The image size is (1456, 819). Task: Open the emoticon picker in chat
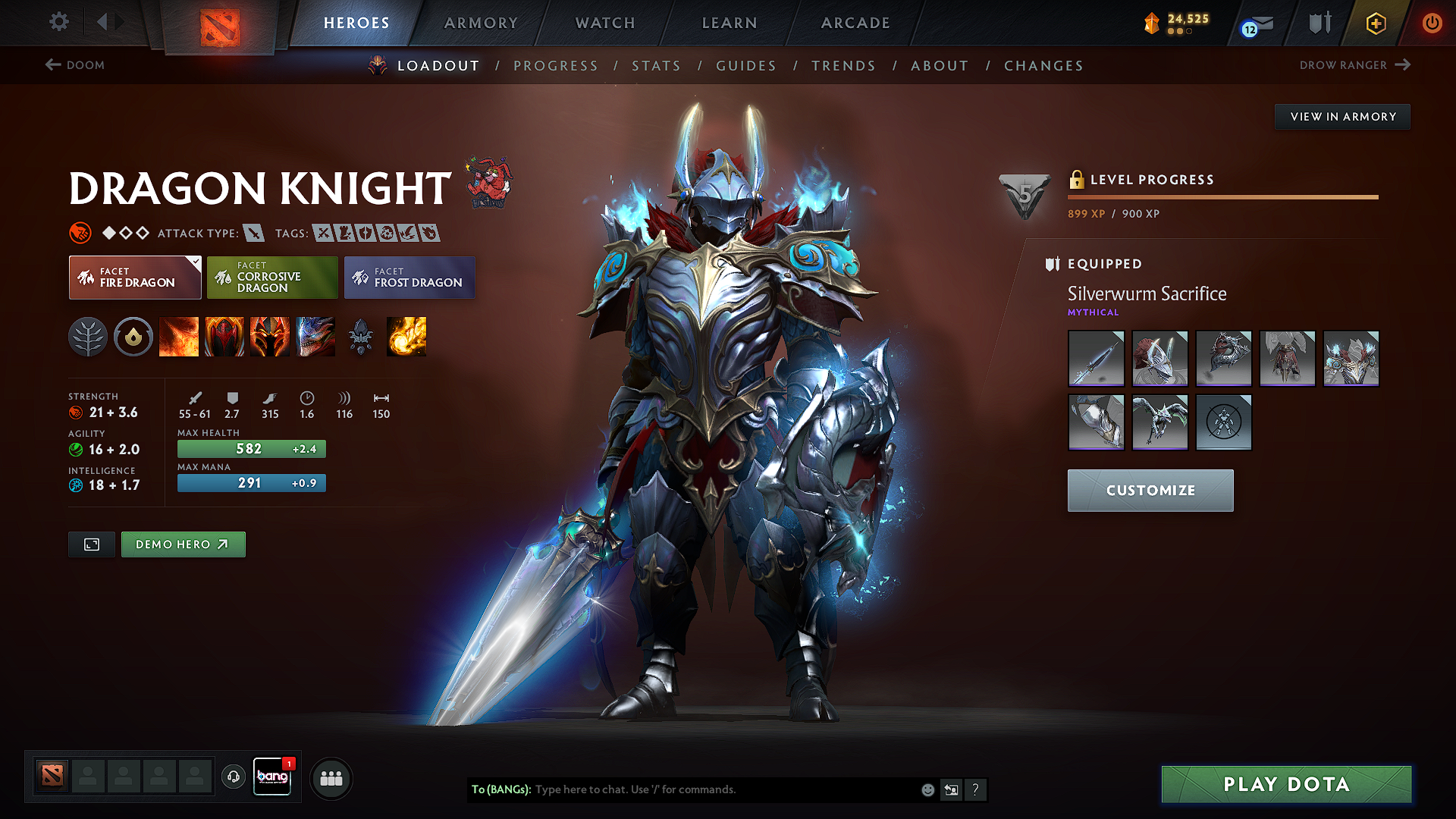[x=927, y=789]
